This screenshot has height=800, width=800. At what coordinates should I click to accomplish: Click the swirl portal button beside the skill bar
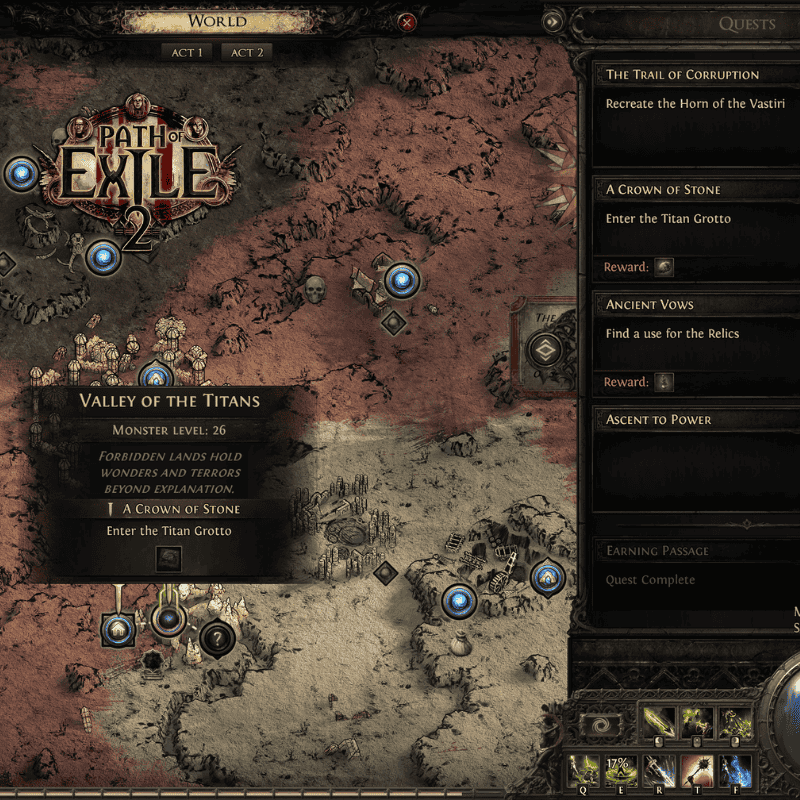[x=602, y=726]
